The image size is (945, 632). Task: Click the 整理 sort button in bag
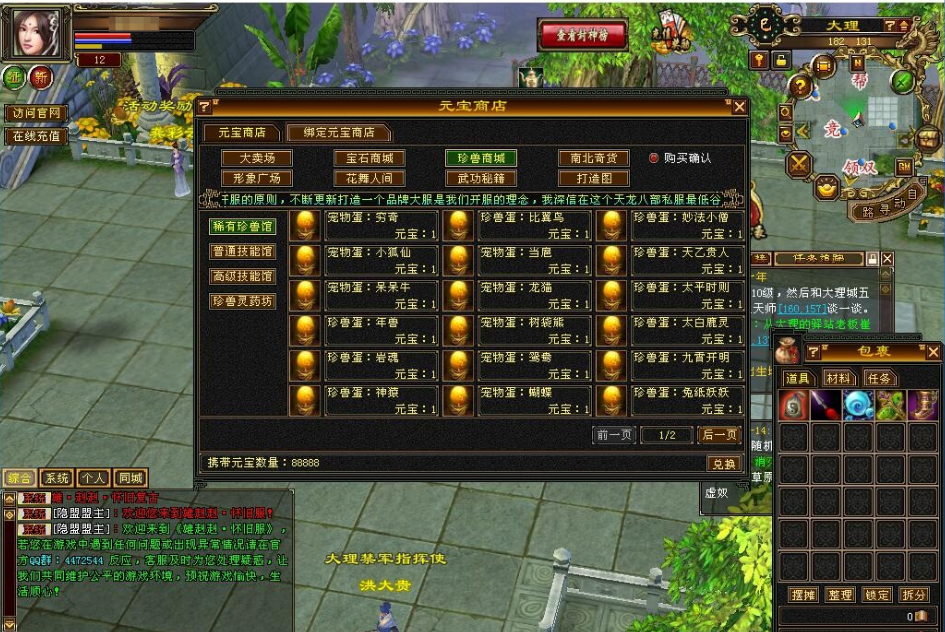point(840,595)
